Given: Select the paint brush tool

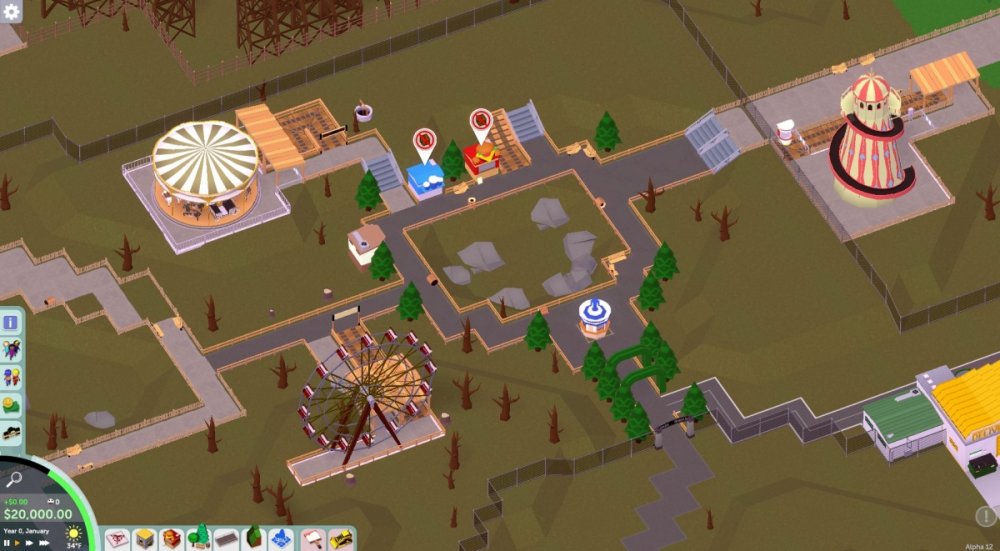Looking at the screenshot, I should tap(312, 538).
